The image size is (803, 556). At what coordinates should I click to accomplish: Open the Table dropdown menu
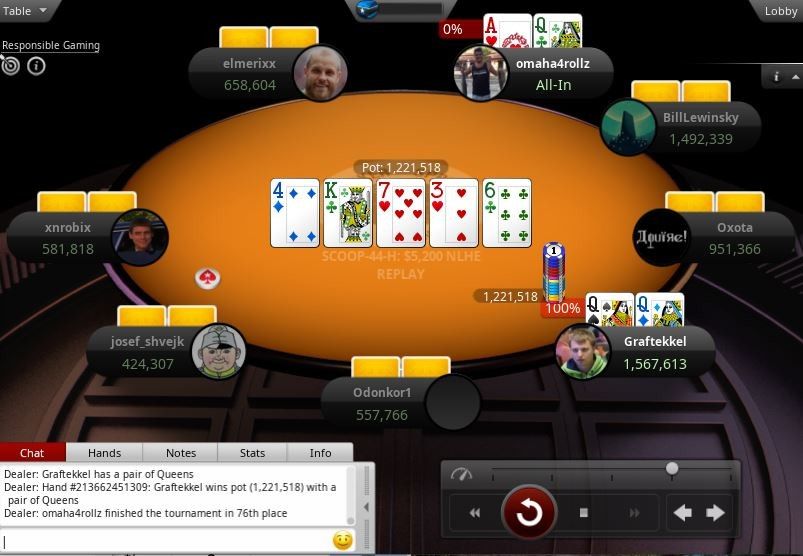tap(25, 11)
